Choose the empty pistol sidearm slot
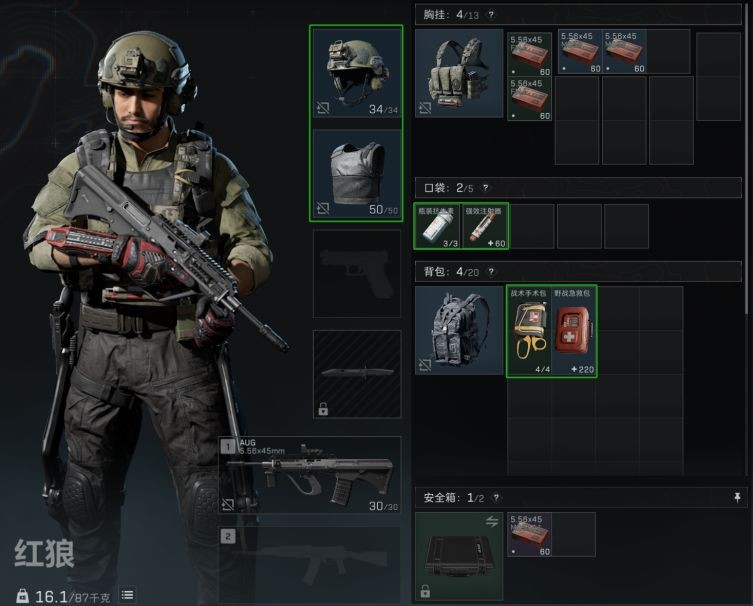The width and height of the screenshot is (753, 606). point(357,273)
